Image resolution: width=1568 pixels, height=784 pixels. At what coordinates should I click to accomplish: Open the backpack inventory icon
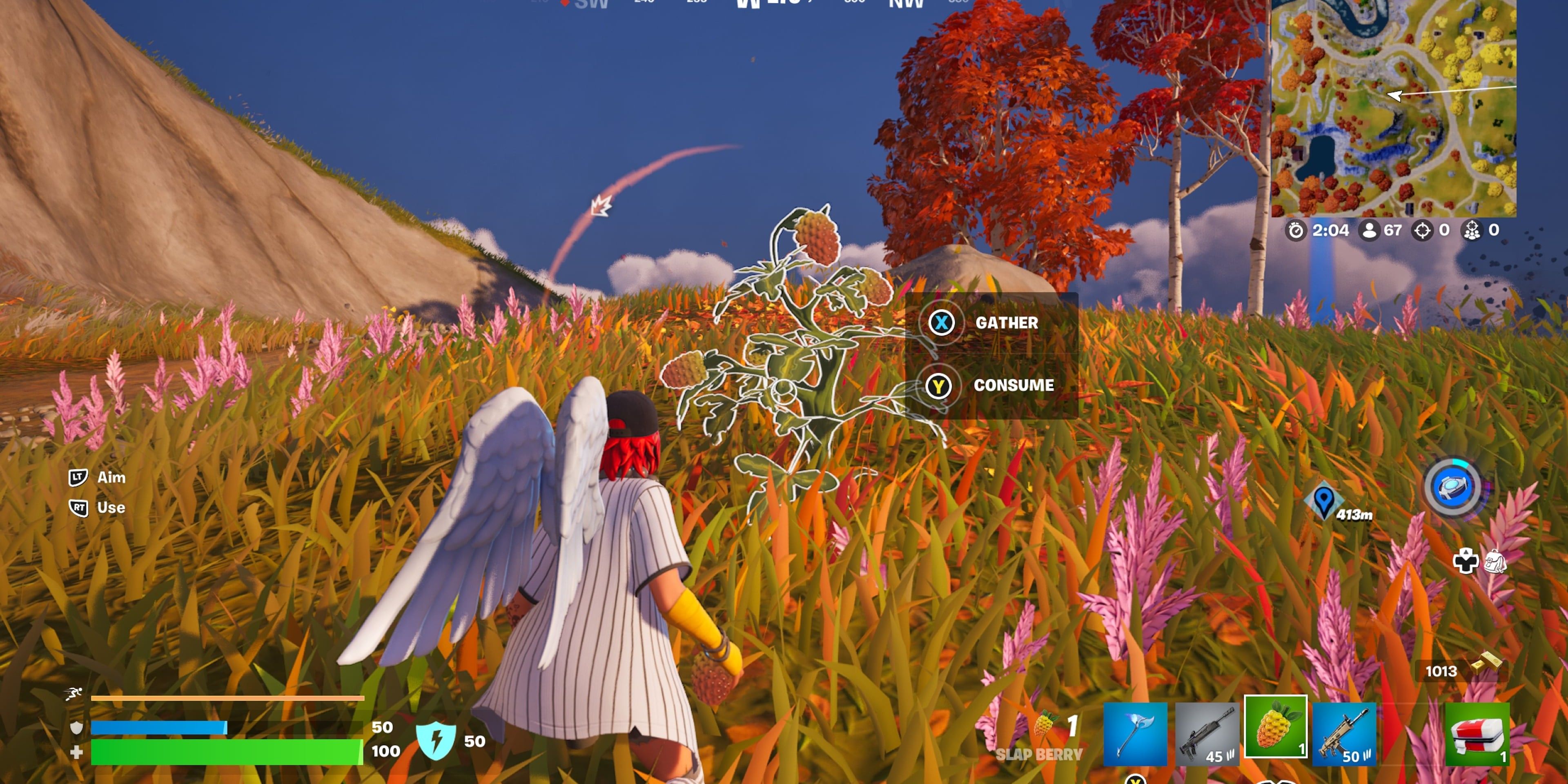(x=1495, y=561)
